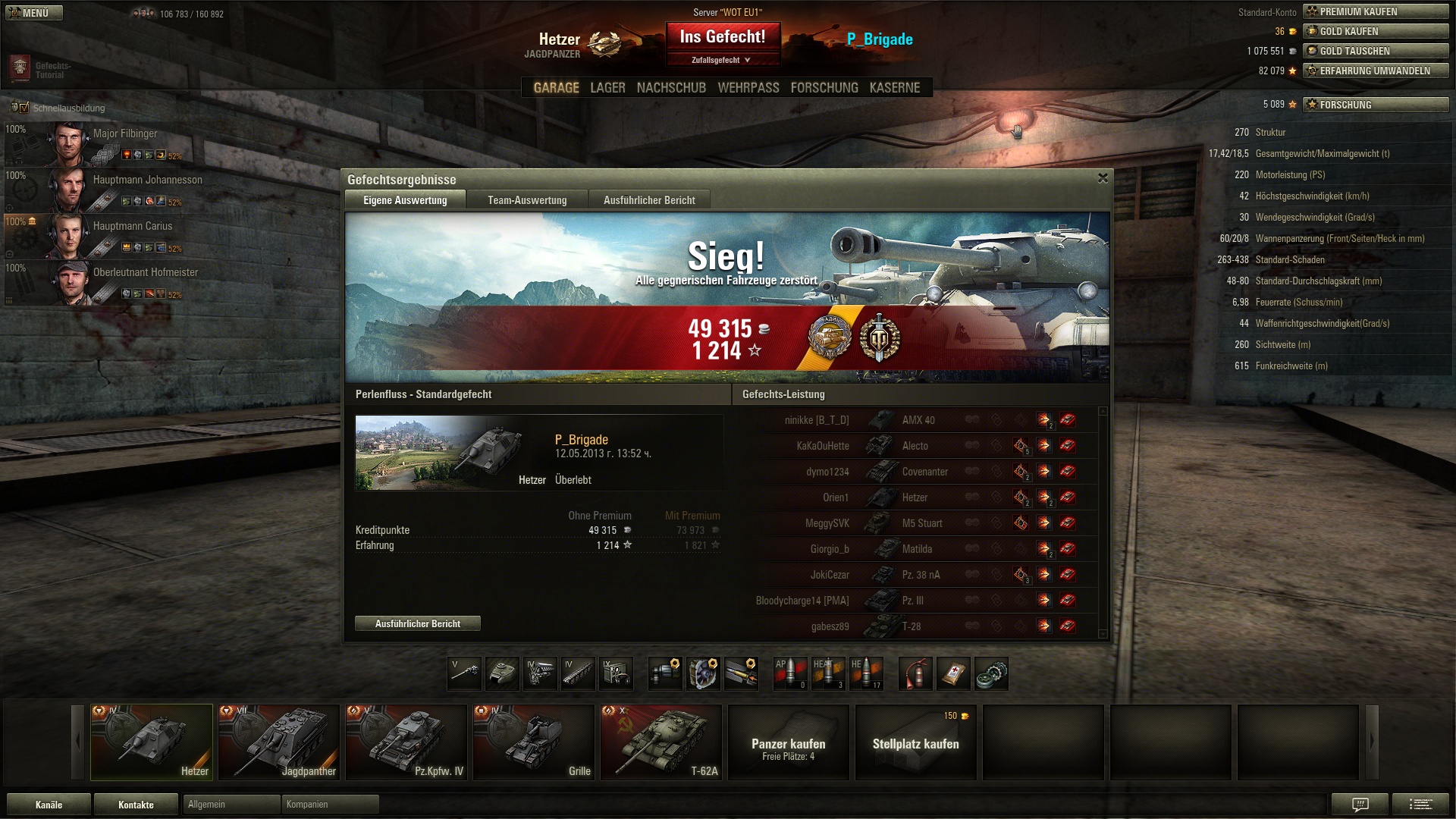This screenshot has height=819, width=1456.
Task: Show the Wehrpass service record
Action: coord(748,88)
